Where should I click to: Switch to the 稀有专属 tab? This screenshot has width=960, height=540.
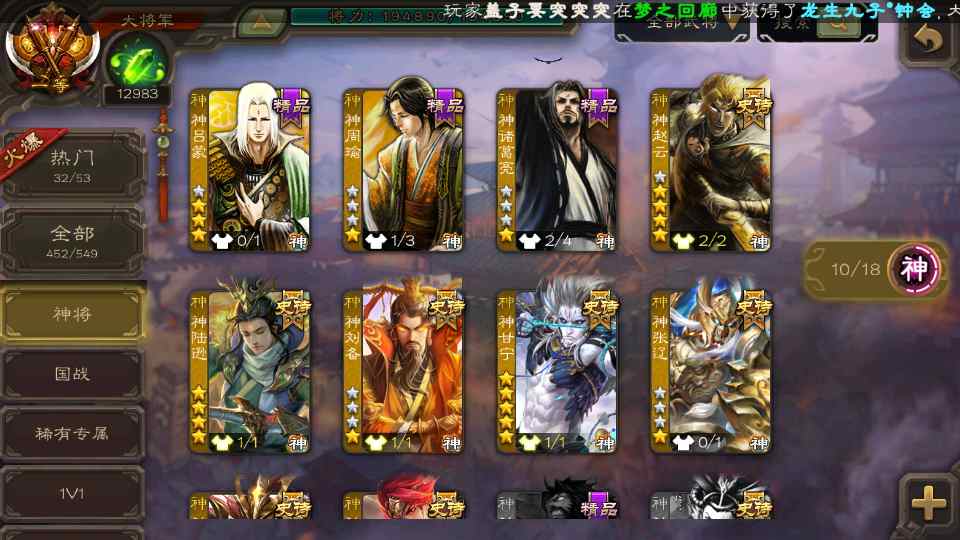[x=72, y=434]
